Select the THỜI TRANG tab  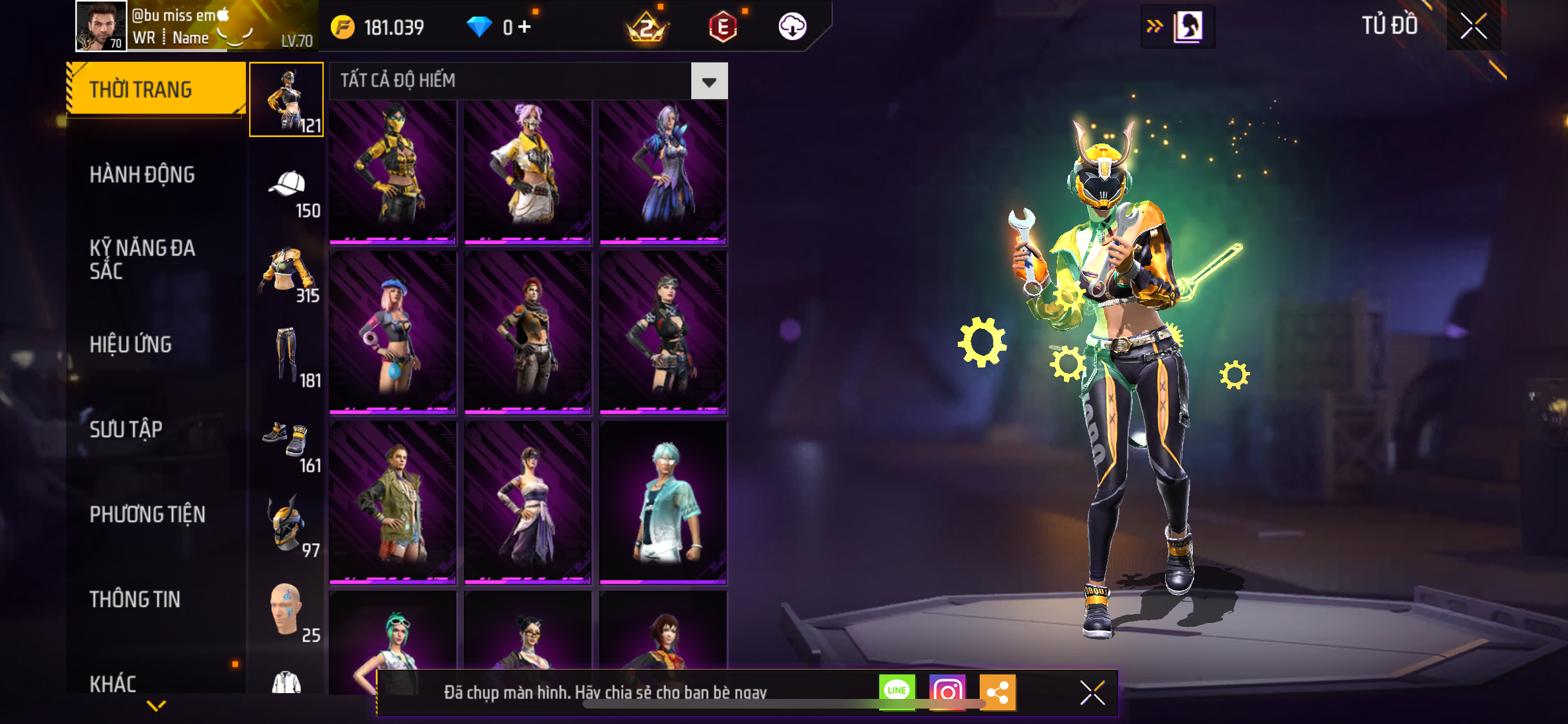[x=155, y=89]
